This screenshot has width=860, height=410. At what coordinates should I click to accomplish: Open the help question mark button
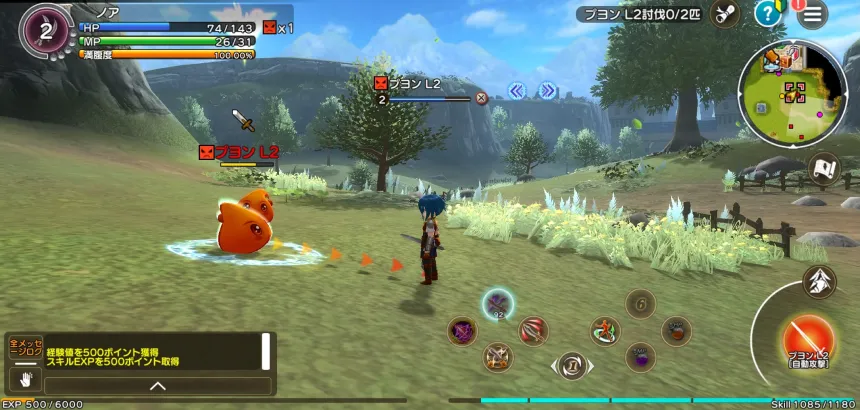(767, 13)
